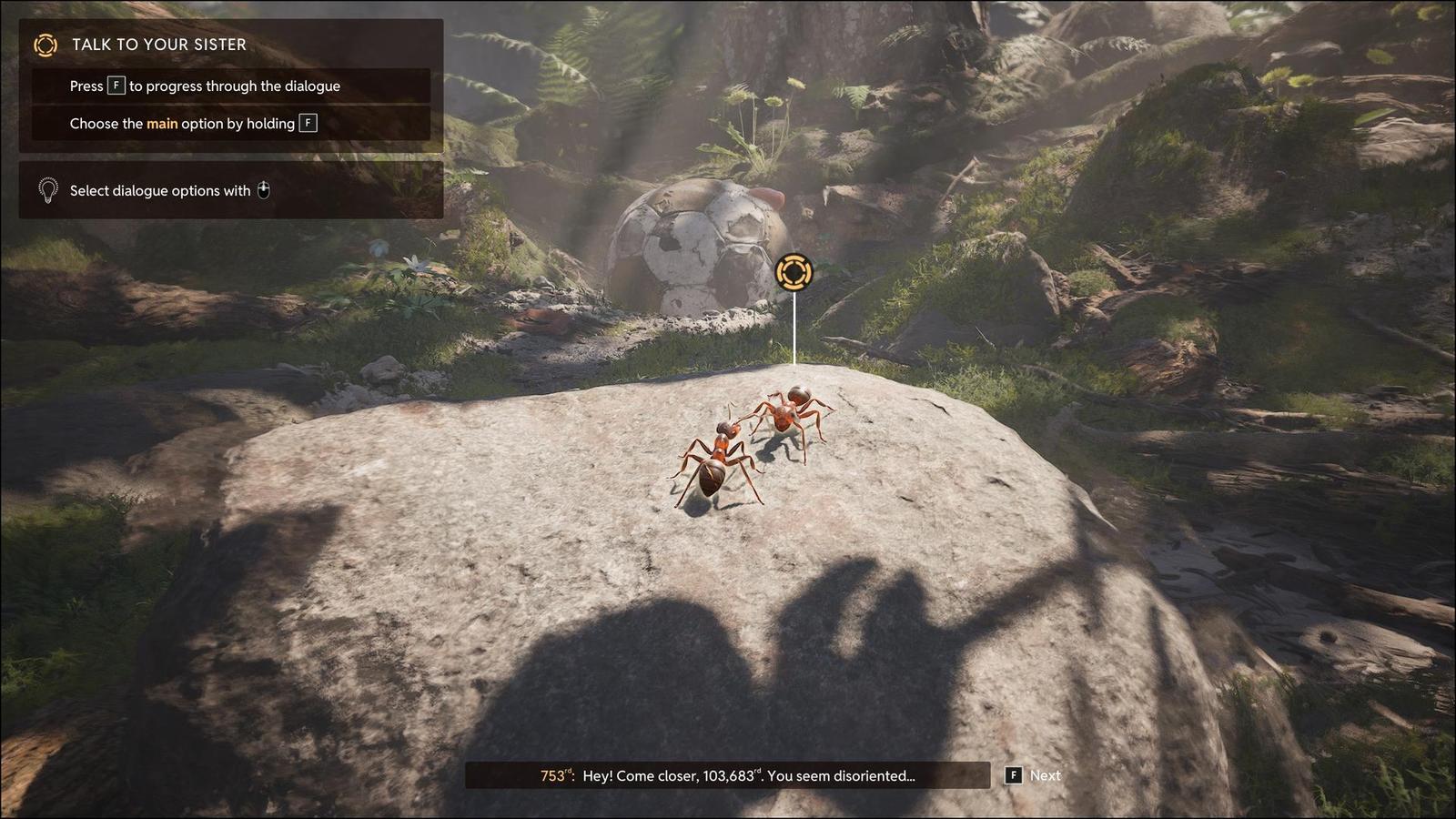
Task: Click the dialogue tip panel
Action: click(227, 190)
